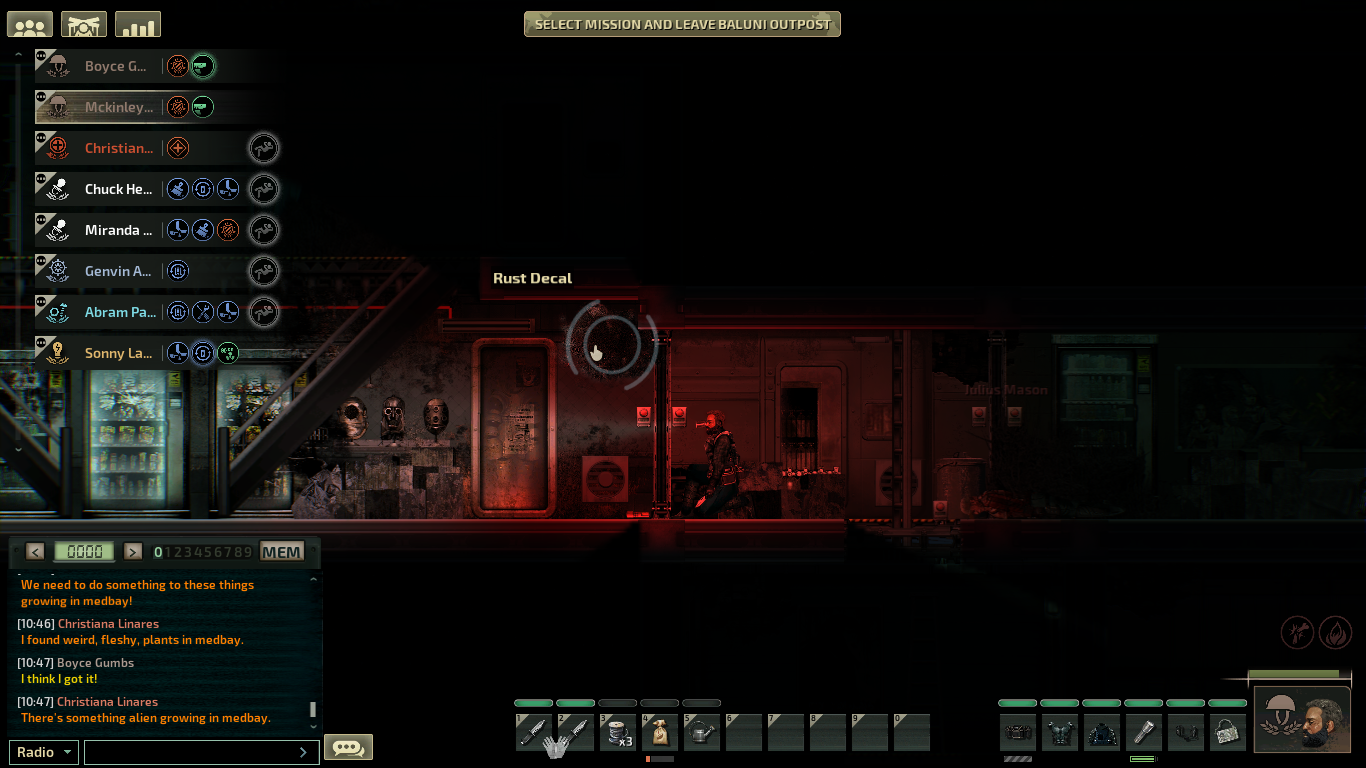Click the broken bone alert icon
The width and height of the screenshot is (1366, 768).
(x=1297, y=632)
